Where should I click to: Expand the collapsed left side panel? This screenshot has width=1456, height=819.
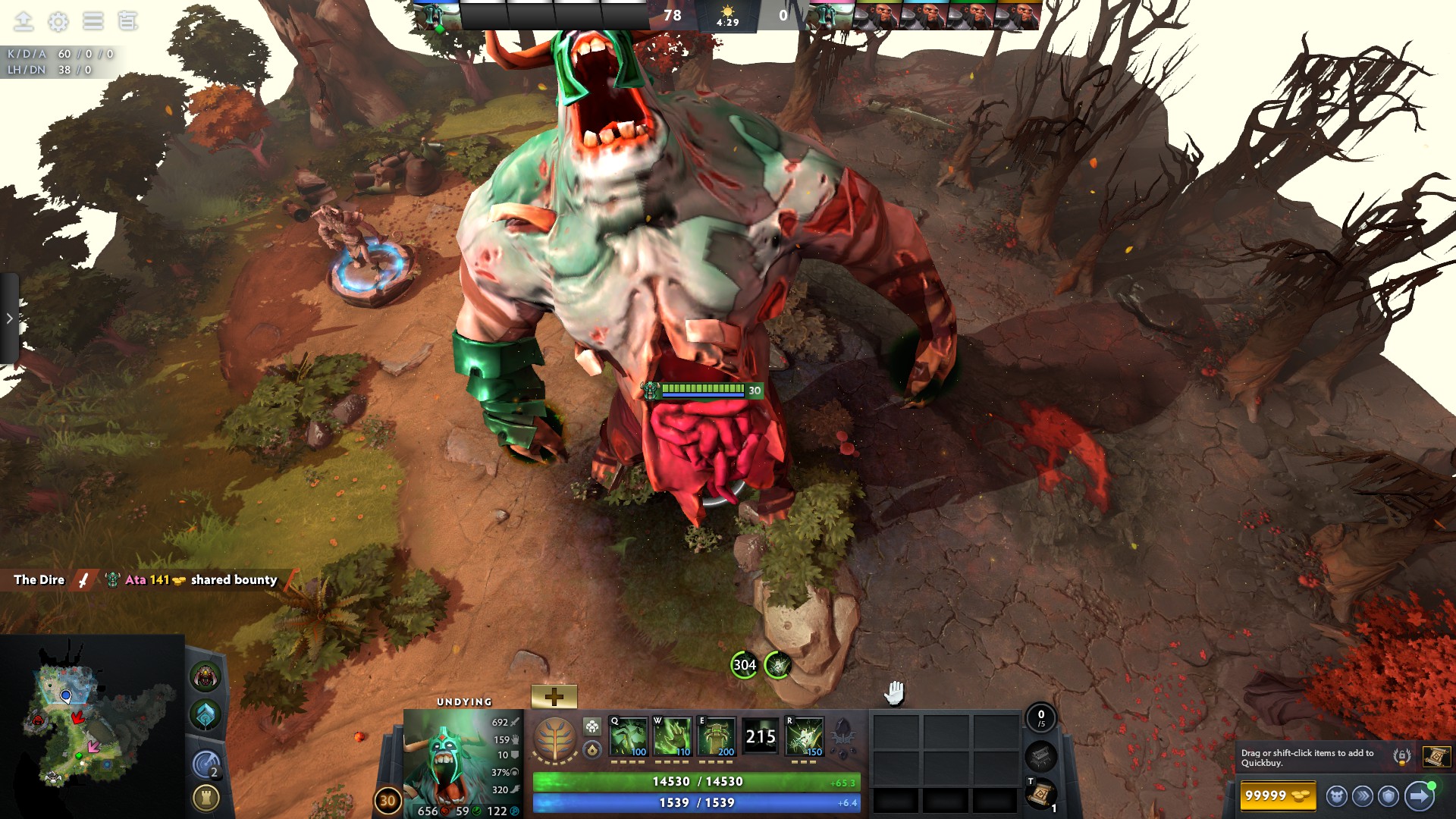coord(9,318)
